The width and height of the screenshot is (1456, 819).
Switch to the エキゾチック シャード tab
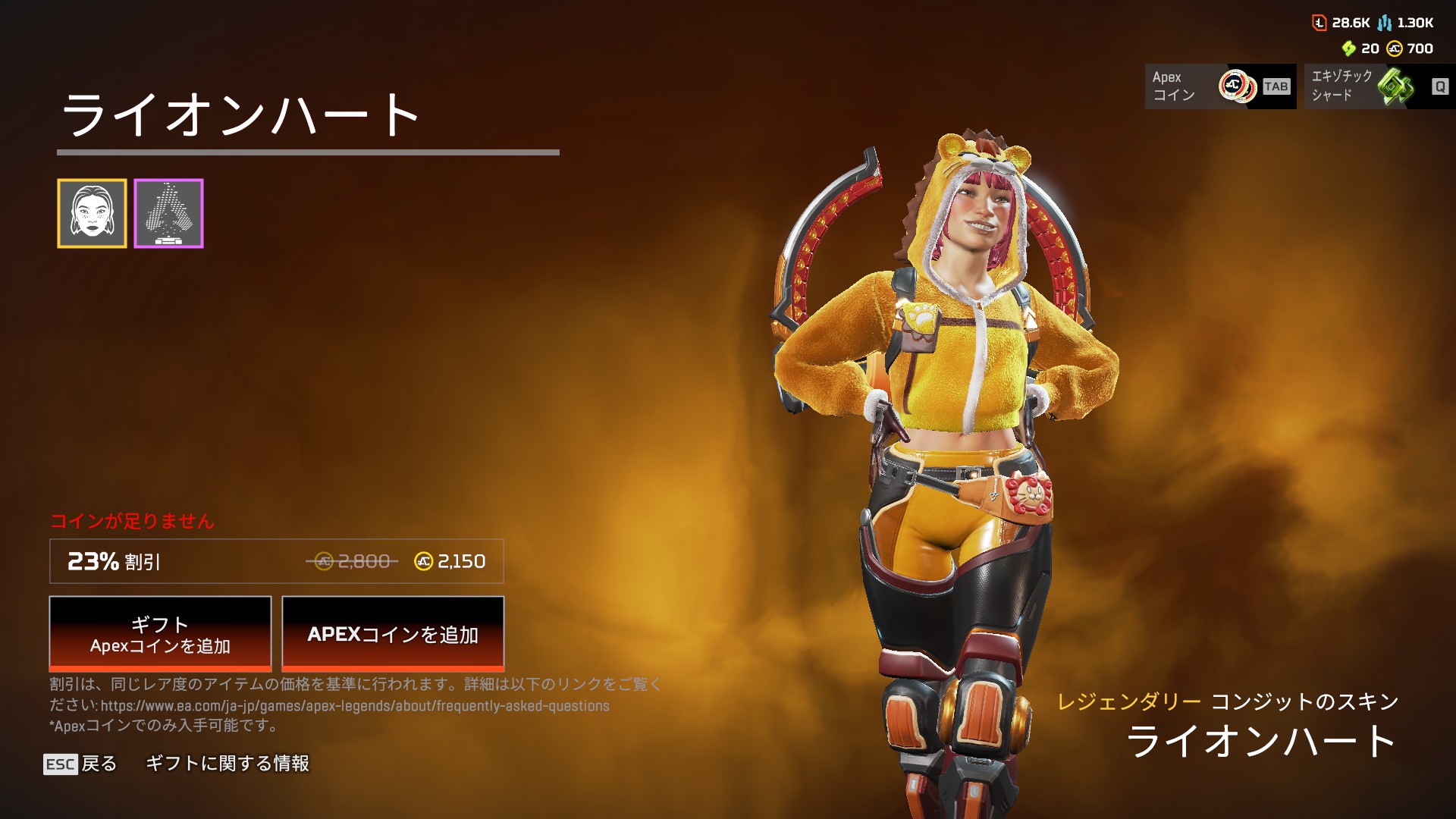1379,86
